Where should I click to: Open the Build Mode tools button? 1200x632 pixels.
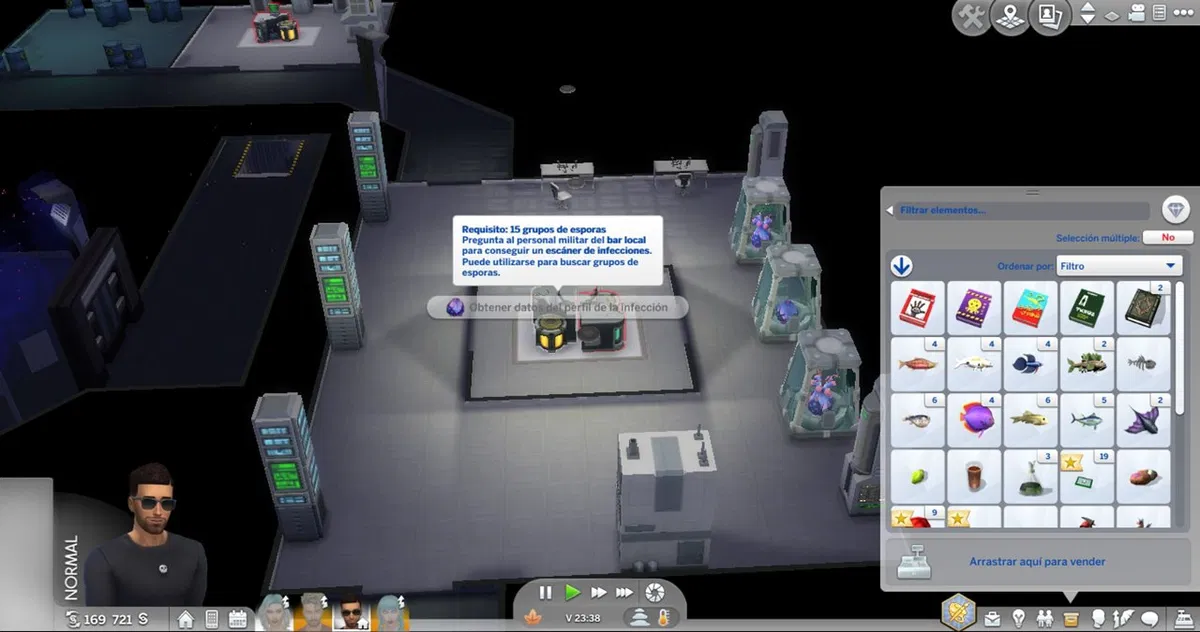[x=971, y=18]
